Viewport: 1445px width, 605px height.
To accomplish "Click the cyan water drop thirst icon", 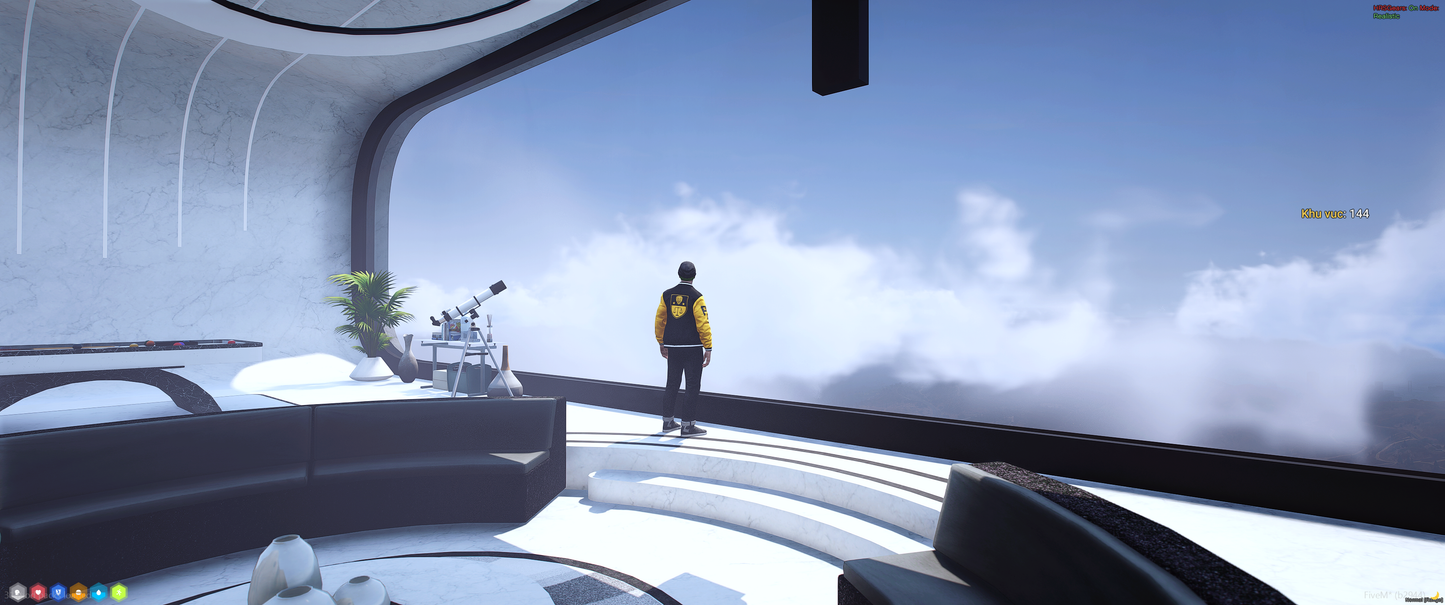I will pyautogui.click(x=98, y=592).
